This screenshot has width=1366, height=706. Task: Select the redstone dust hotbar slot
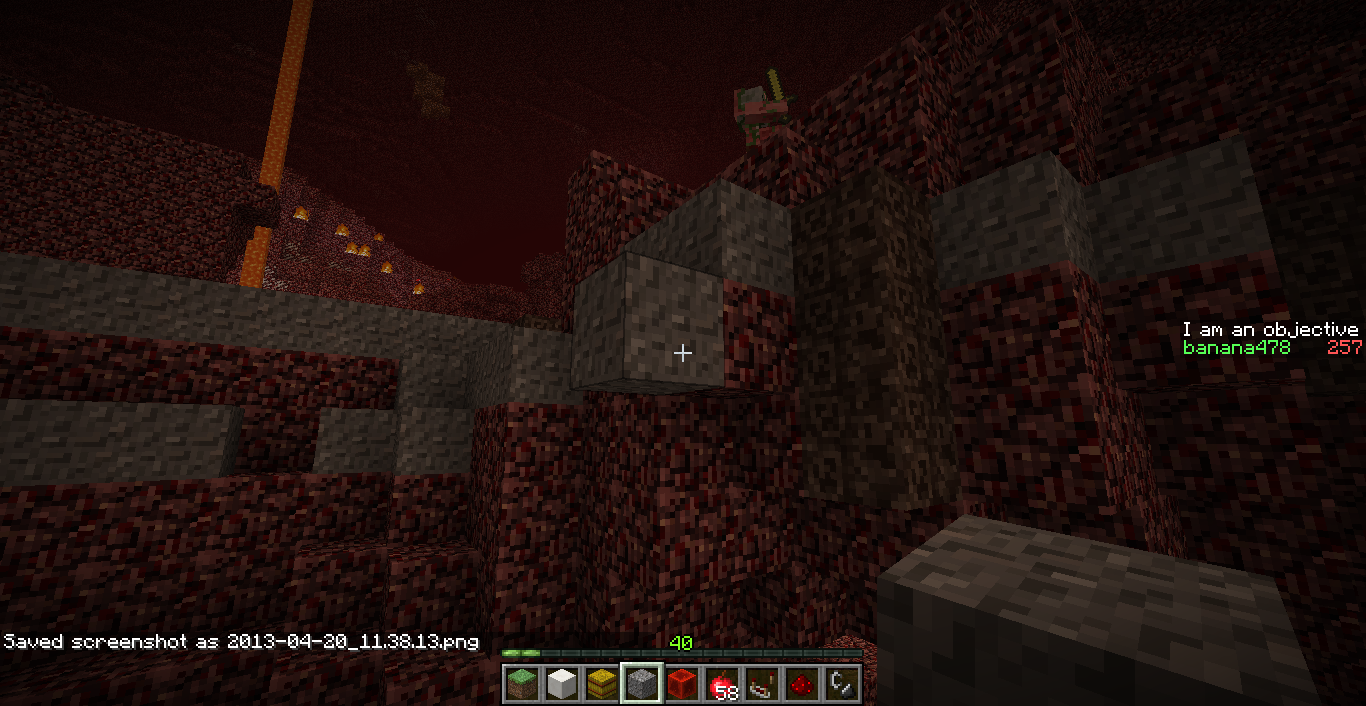tap(802, 684)
